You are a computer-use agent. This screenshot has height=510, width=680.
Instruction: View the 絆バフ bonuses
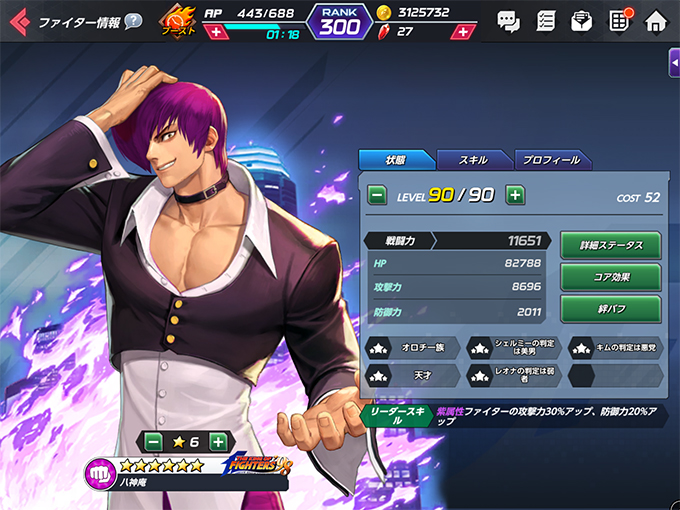pos(610,309)
